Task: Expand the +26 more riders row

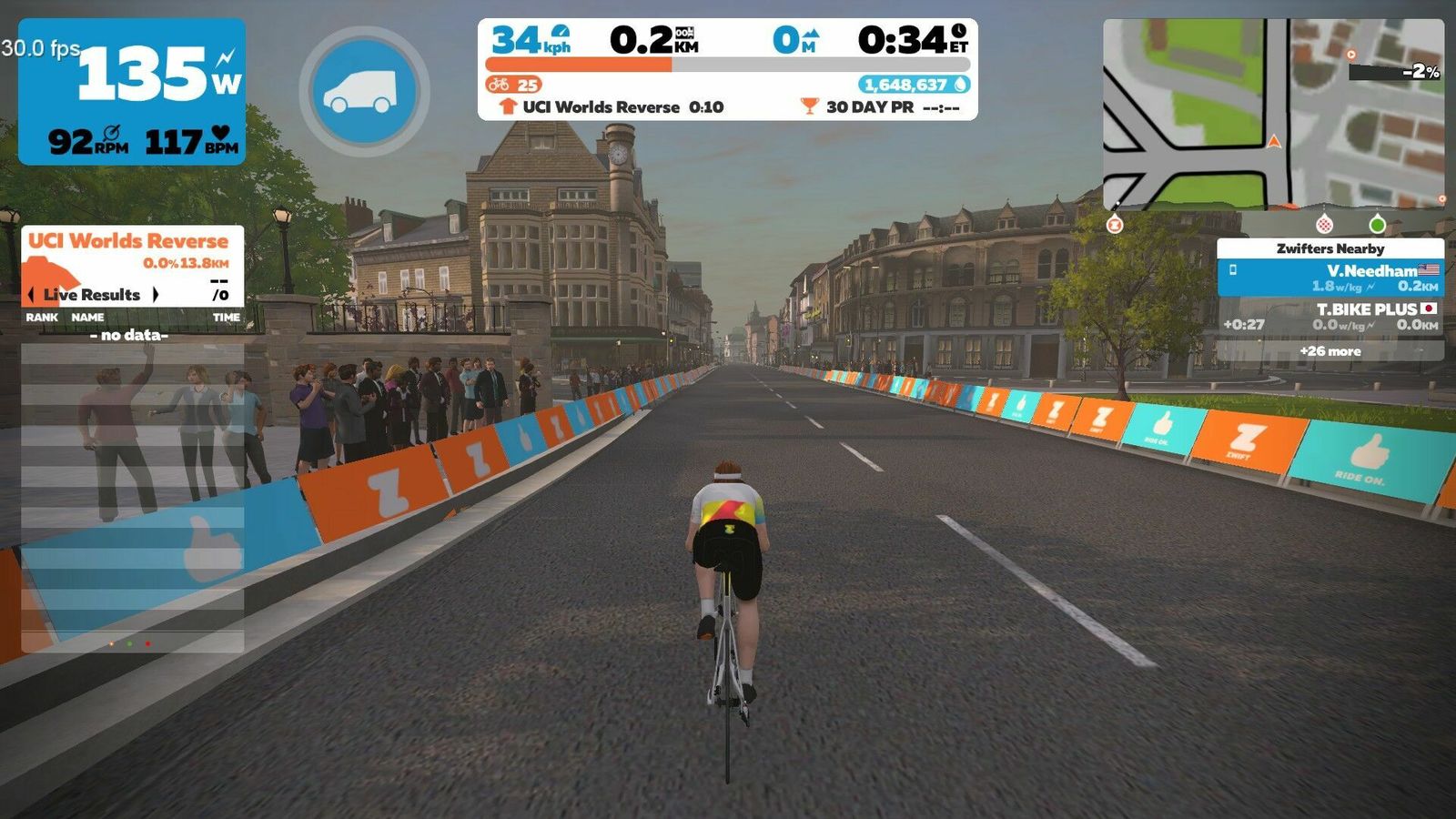Action: pos(1330,351)
